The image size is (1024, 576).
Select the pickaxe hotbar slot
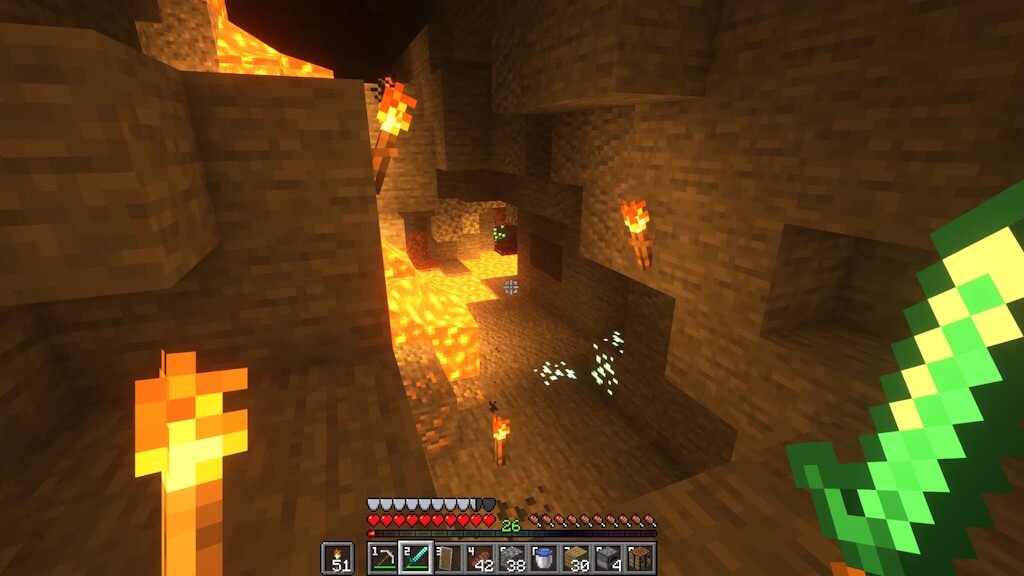pos(383,558)
